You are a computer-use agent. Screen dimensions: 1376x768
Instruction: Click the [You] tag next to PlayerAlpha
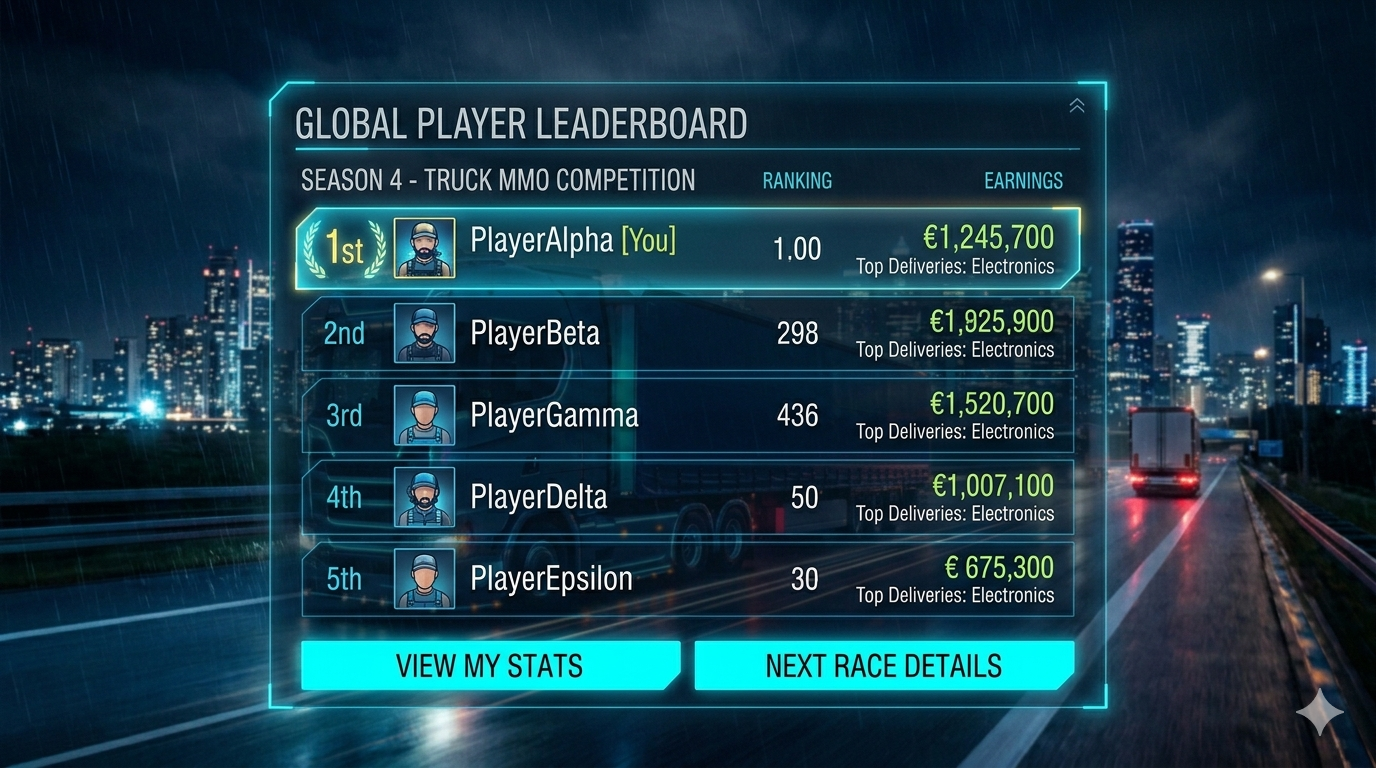(x=649, y=239)
